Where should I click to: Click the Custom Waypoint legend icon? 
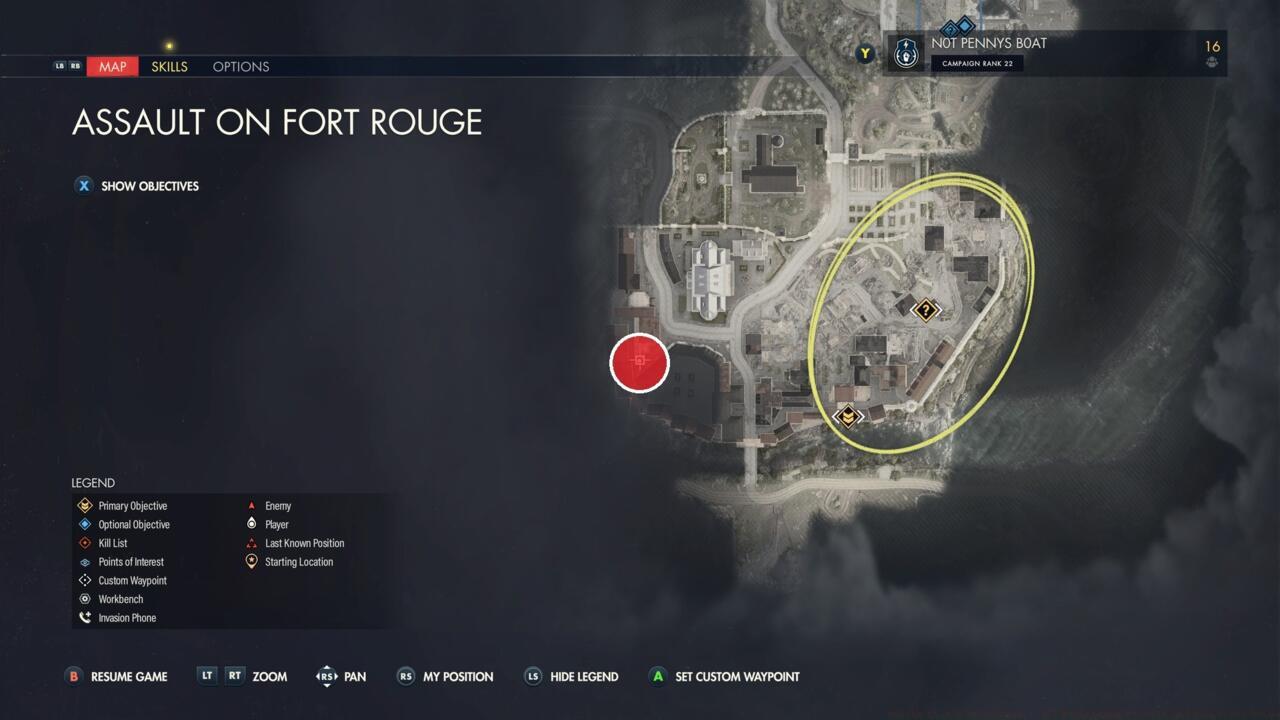click(84, 580)
